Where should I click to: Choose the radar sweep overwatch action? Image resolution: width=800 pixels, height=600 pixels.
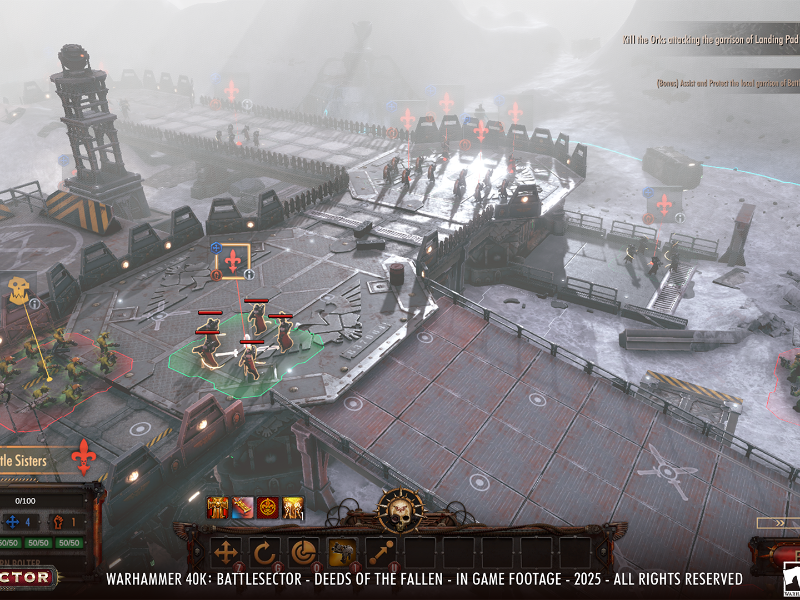point(303,552)
